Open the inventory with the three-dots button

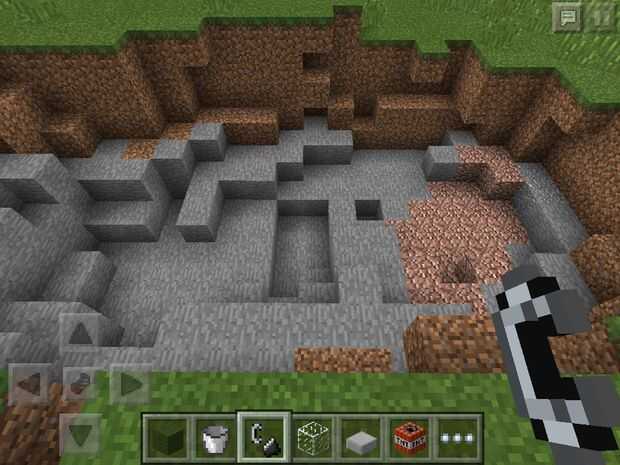tap(457, 436)
